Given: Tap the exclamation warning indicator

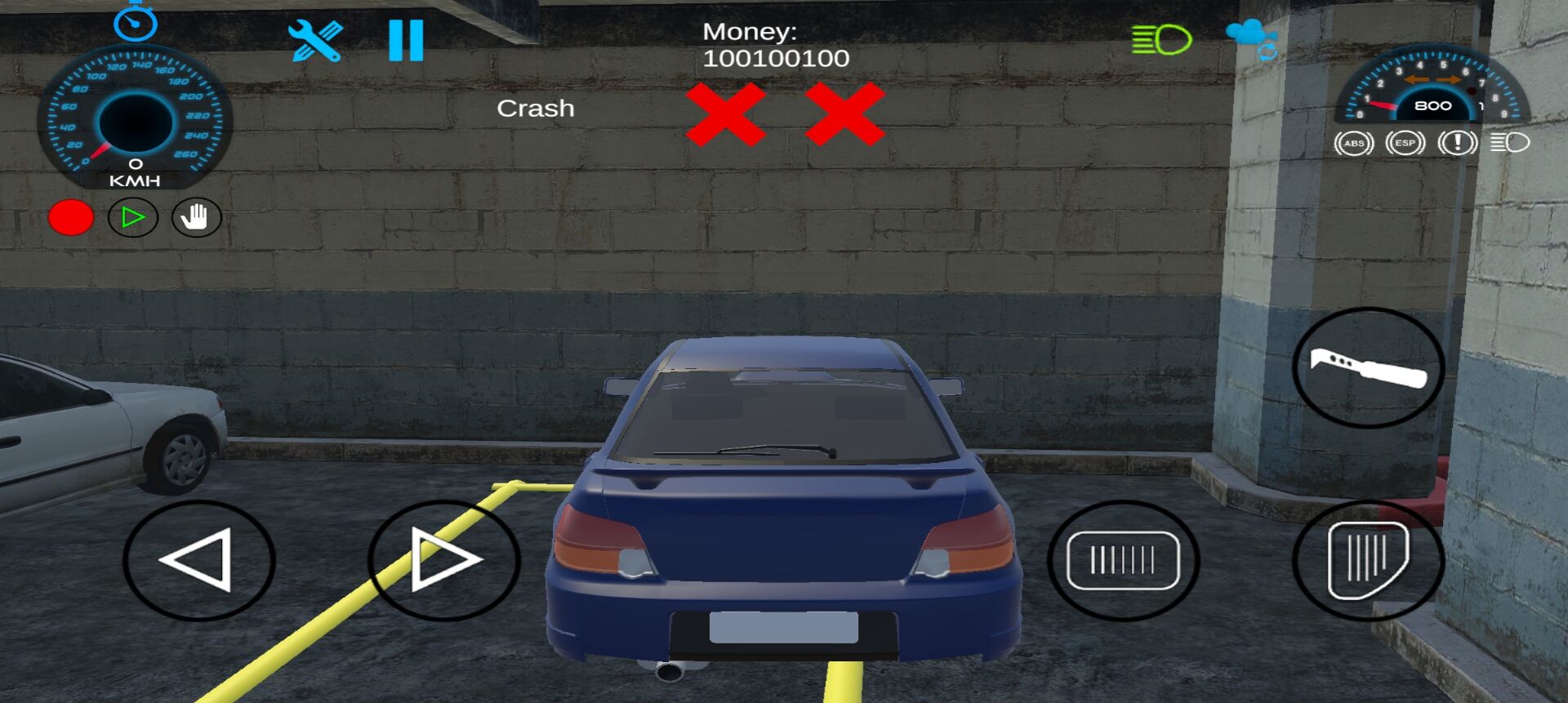Looking at the screenshot, I should 1457,144.
